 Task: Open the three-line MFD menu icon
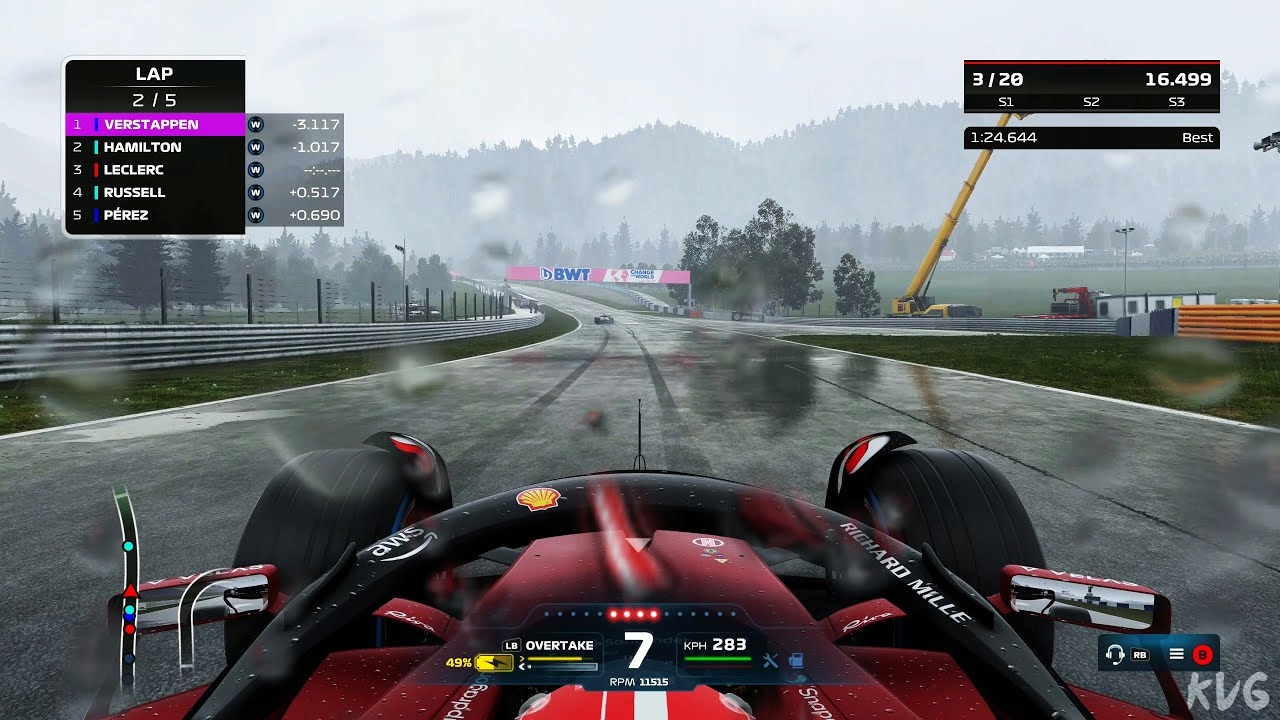click(x=1177, y=654)
